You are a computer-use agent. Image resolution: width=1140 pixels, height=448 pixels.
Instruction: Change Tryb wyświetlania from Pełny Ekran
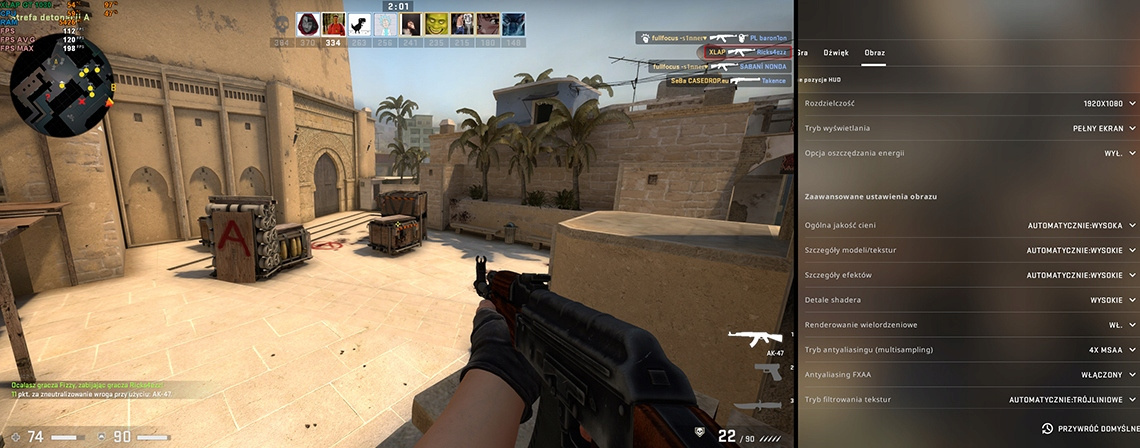(x=1097, y=128)
